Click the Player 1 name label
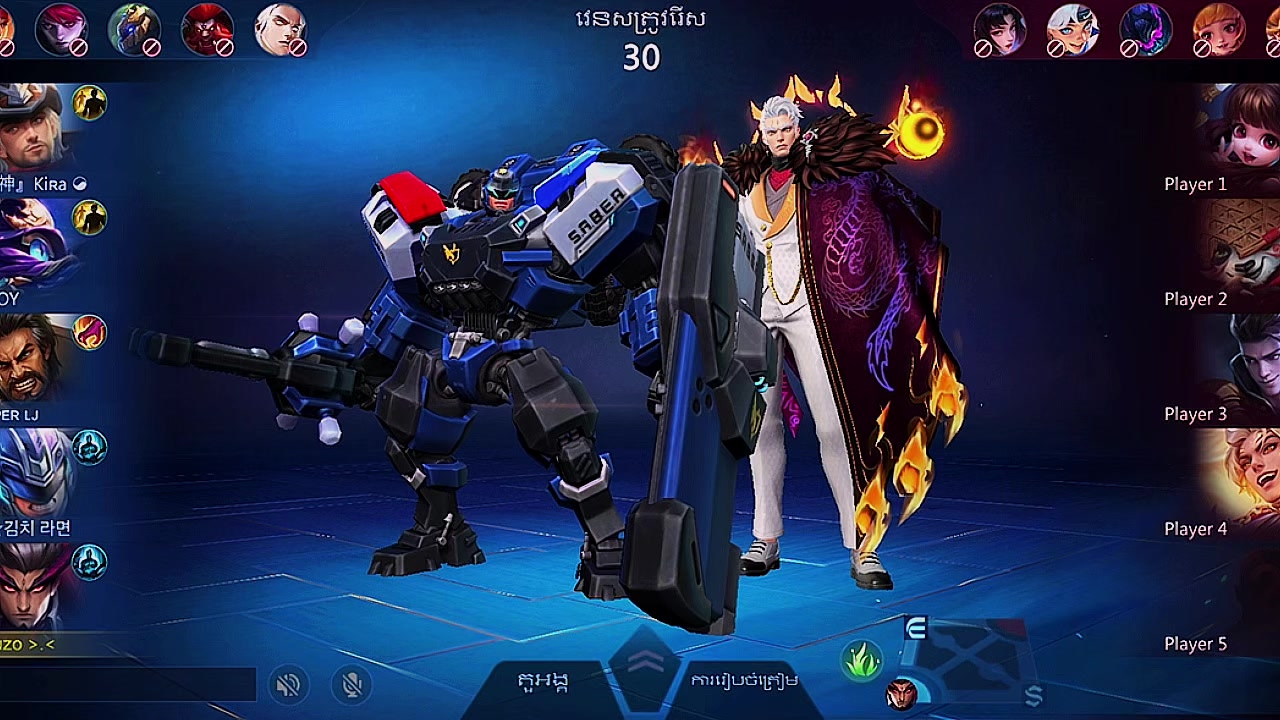 (1194, 184)
